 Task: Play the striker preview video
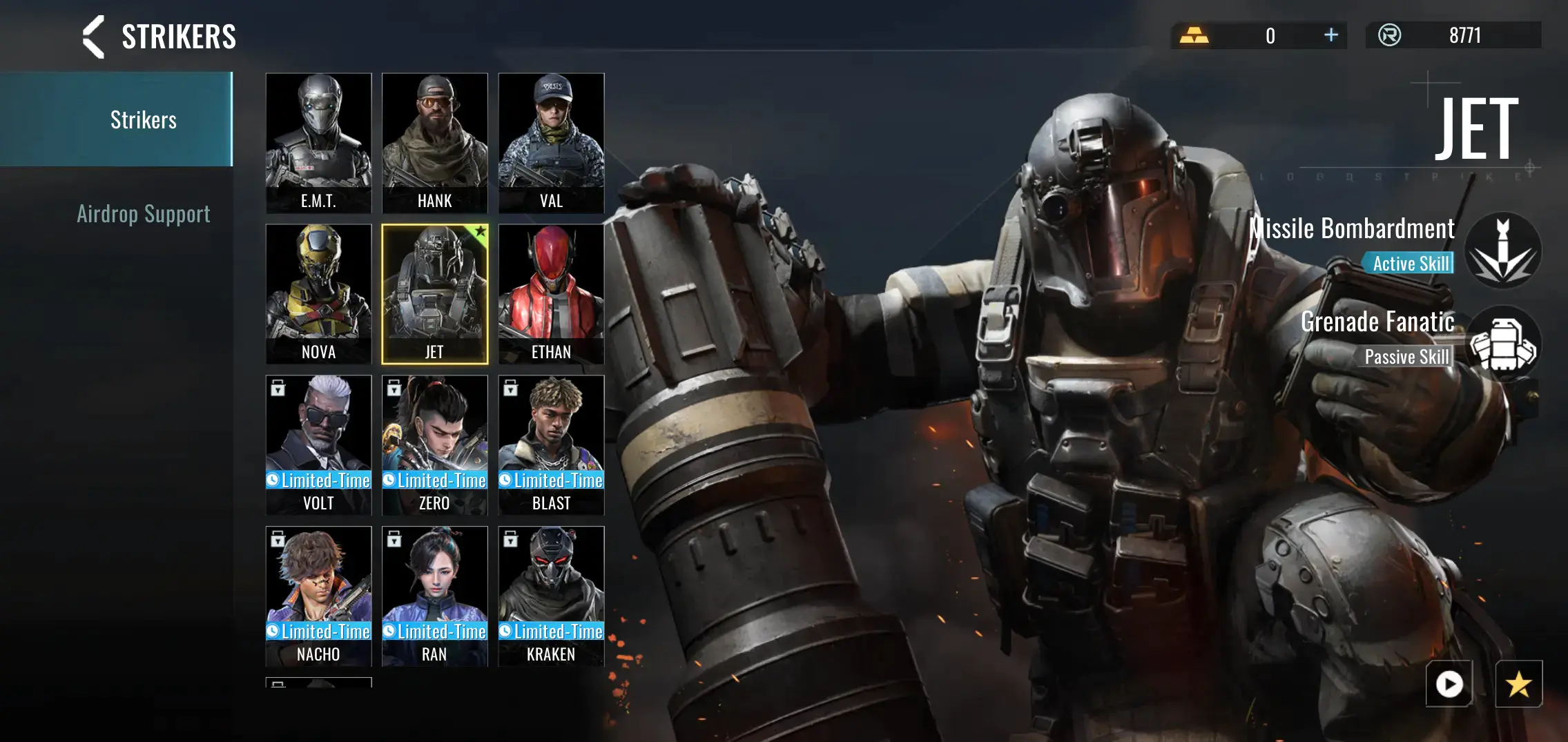[1449, 684]
